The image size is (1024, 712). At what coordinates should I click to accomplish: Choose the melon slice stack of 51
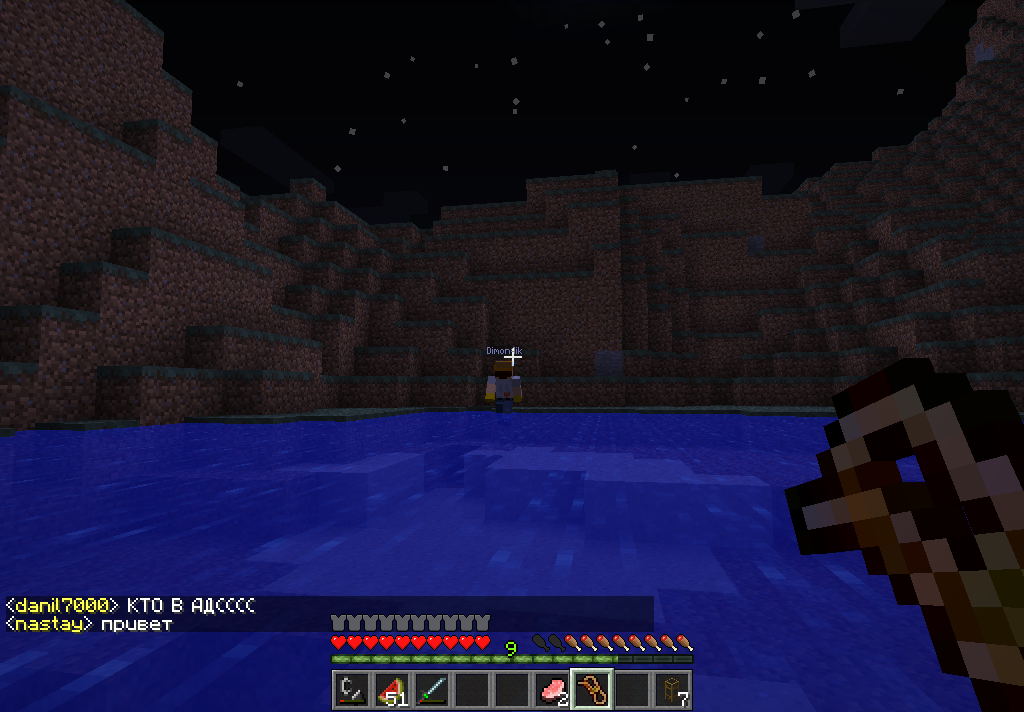(391, 690)
